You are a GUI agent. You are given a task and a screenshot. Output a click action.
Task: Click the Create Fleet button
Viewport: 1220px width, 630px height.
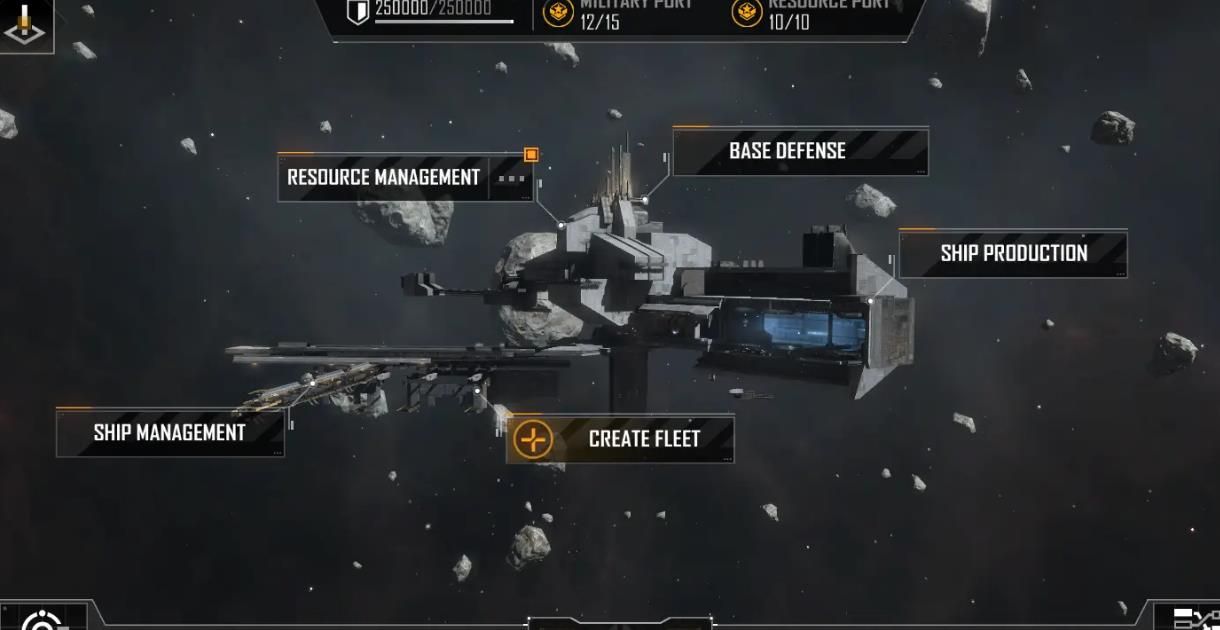tap(620, 439)
